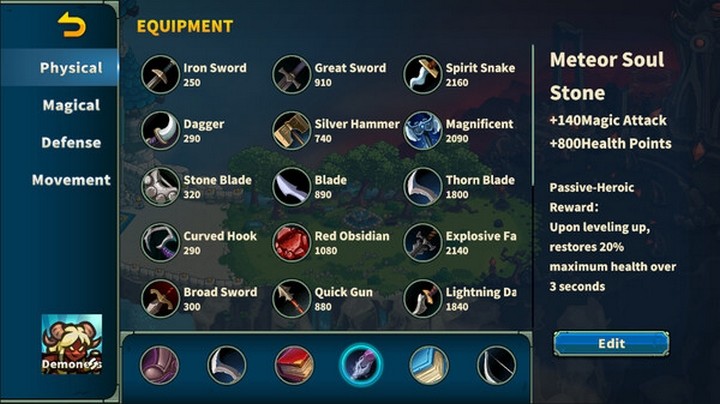720x404 pixels.
Task: Choose the Thorn Blade equipment
Action: (423, 186)
